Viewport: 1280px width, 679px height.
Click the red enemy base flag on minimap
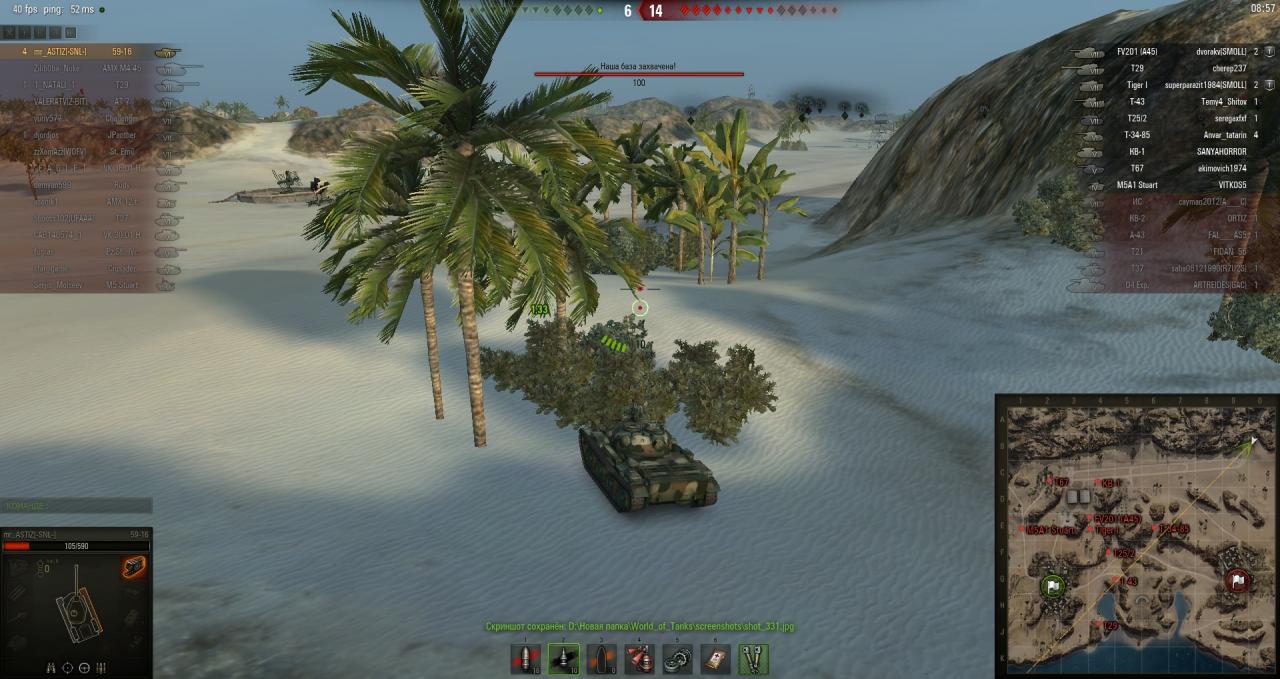point(1238,580)
